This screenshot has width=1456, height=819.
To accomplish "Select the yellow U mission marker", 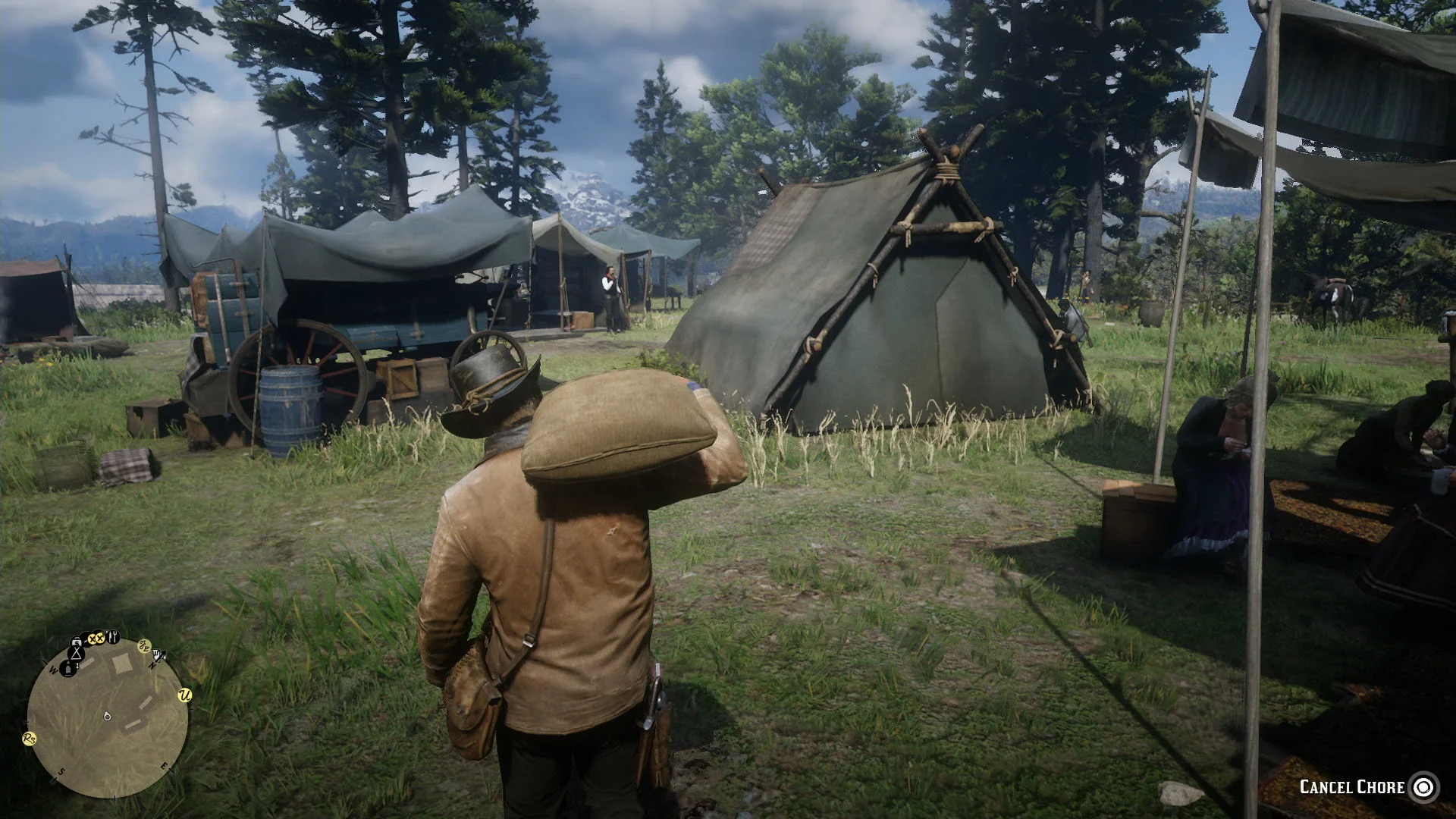I will pos(184,695).
